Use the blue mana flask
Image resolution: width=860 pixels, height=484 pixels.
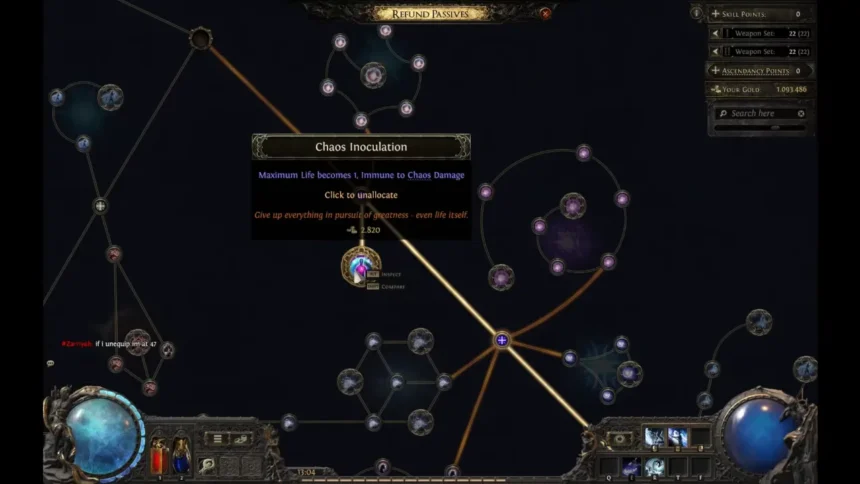tap(182, 453)
